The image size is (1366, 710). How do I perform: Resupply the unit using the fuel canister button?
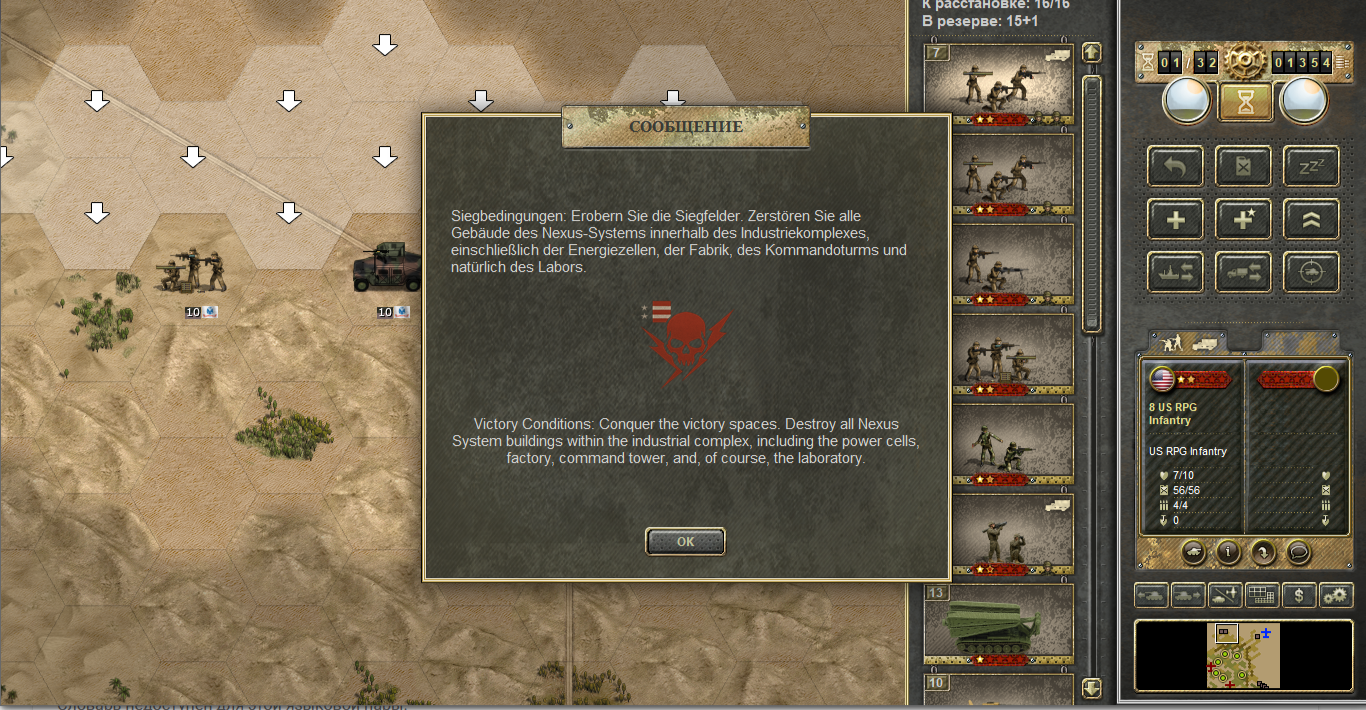click(x=1243, y=166)
